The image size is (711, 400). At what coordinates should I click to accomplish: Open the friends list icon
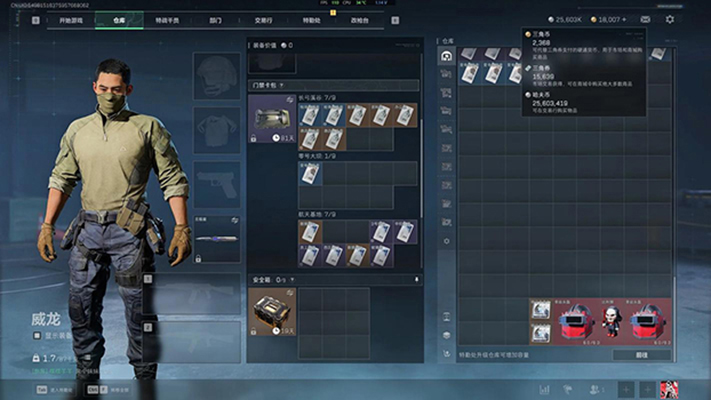point(597,388)
